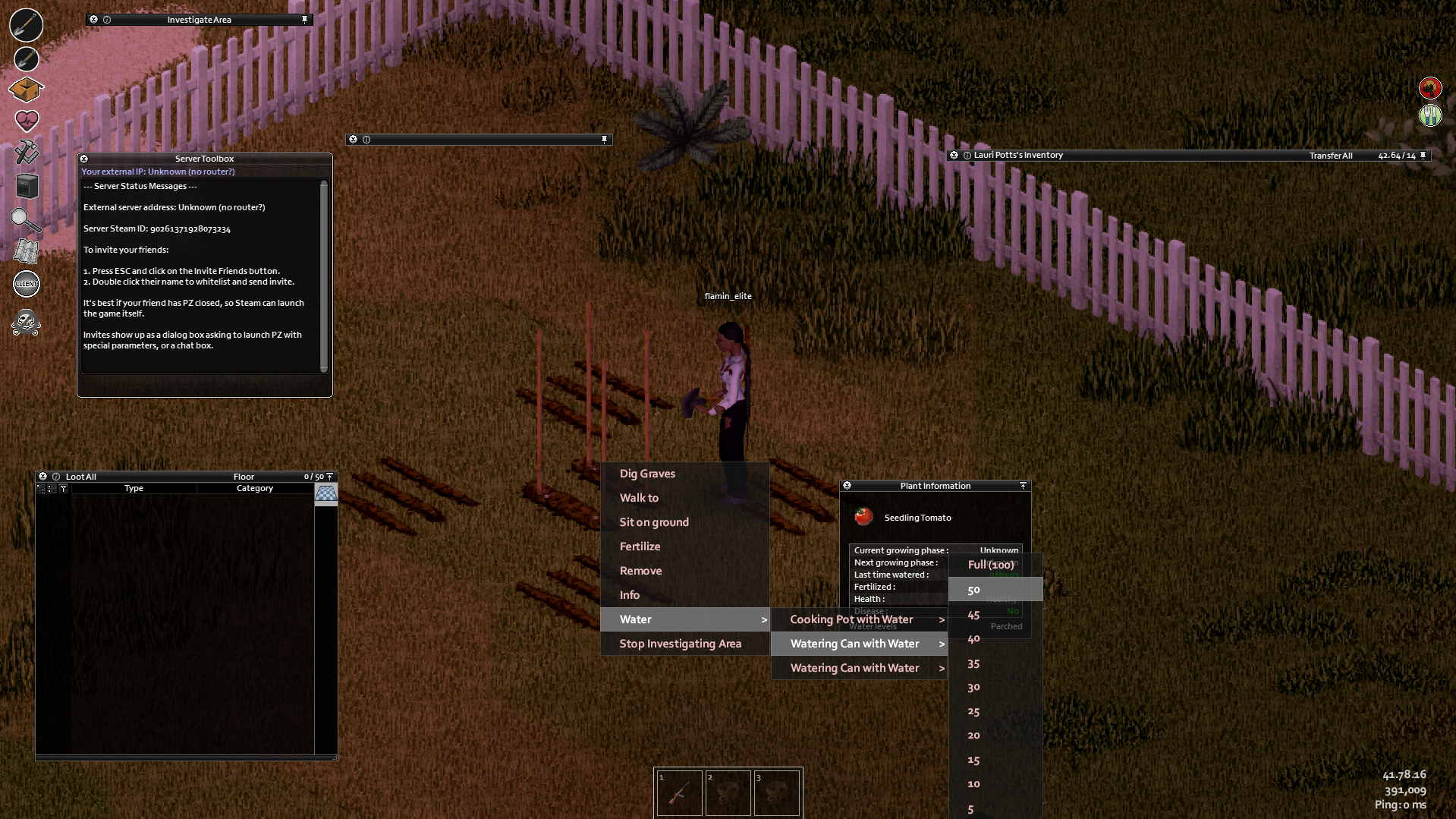The width and height of the screenshot is (1456, 819).
Task: Choose Sit on ground
Action: (654, 522)
